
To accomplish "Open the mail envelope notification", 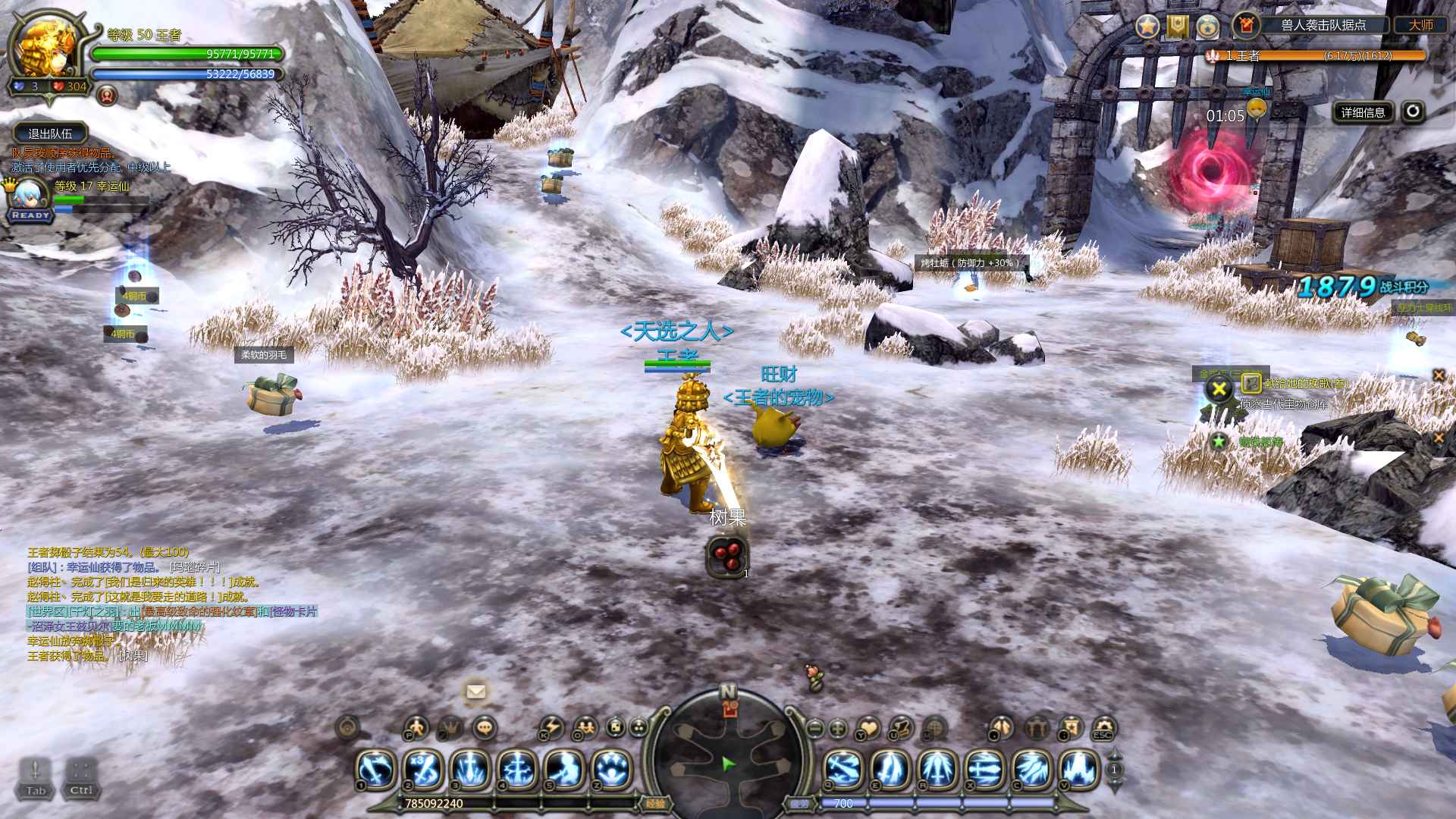I will tap(475, 691).
